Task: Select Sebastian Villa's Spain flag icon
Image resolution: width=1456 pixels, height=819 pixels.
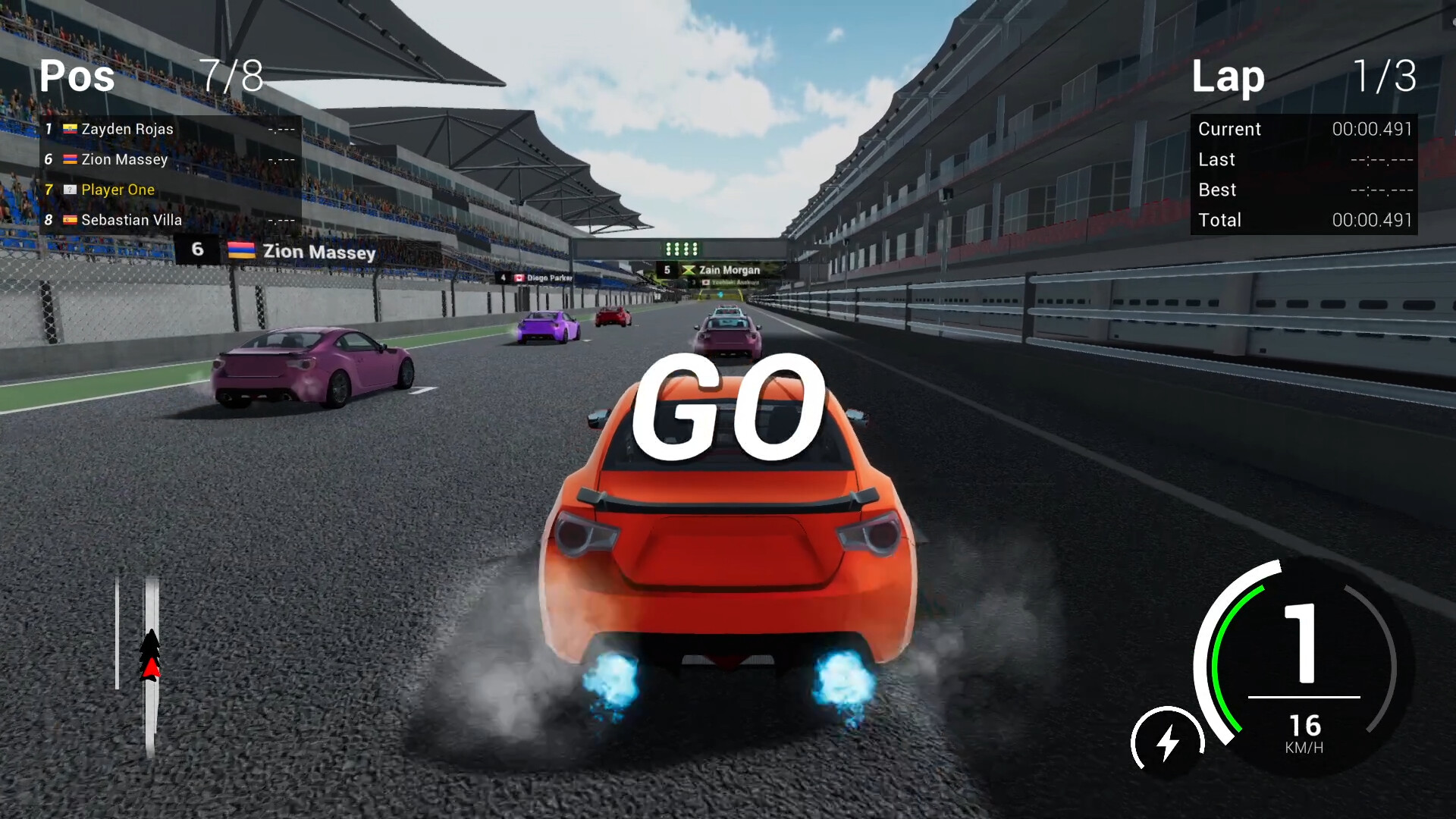Action: (x=71, y=220)
